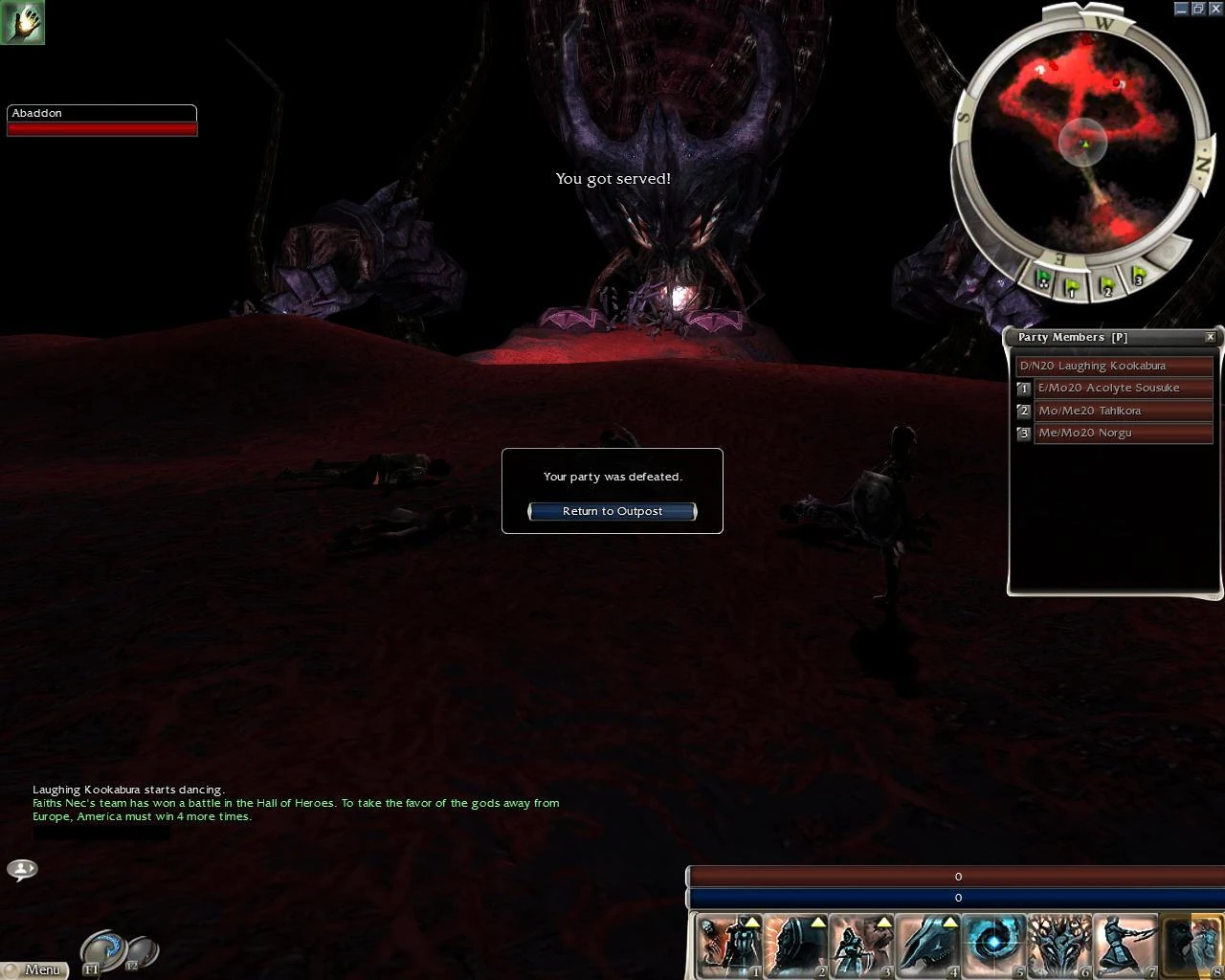The image size is (1225, 980).
Task: Toggle hero panel 2 for Tahlkora
Action: pyautogui.click(x=1023, y=411)
